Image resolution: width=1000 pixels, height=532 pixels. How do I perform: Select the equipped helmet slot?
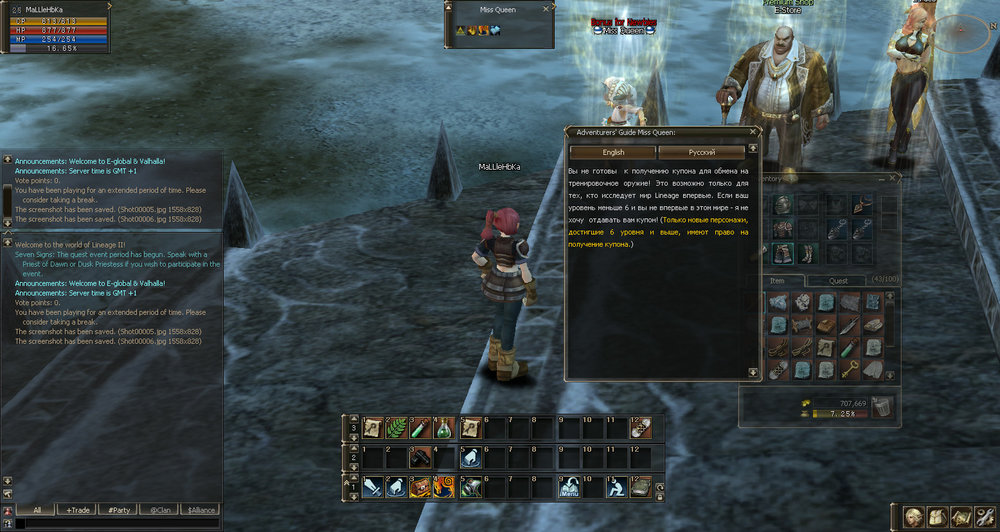[781, 203]
